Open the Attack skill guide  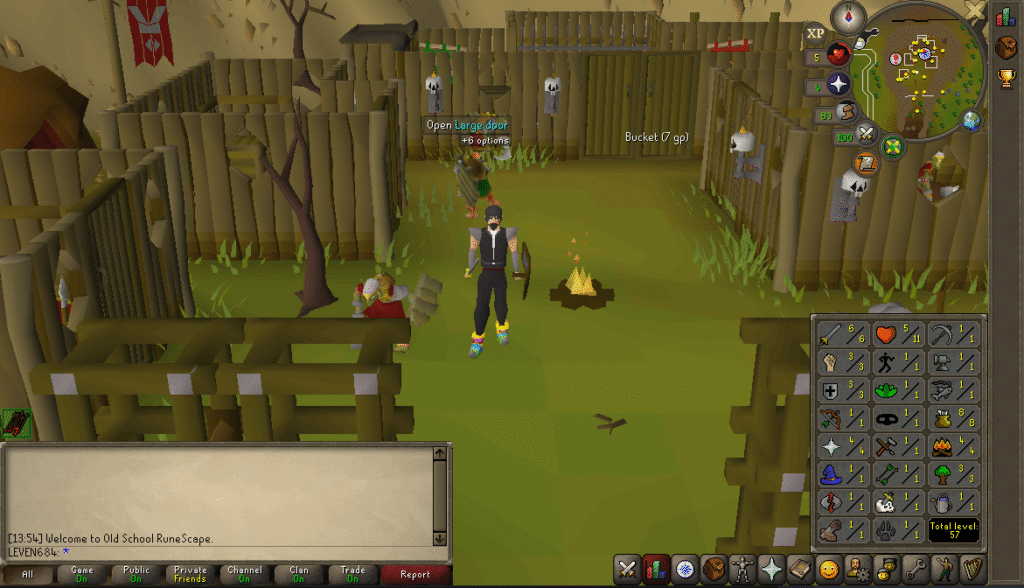click(842, 333)
